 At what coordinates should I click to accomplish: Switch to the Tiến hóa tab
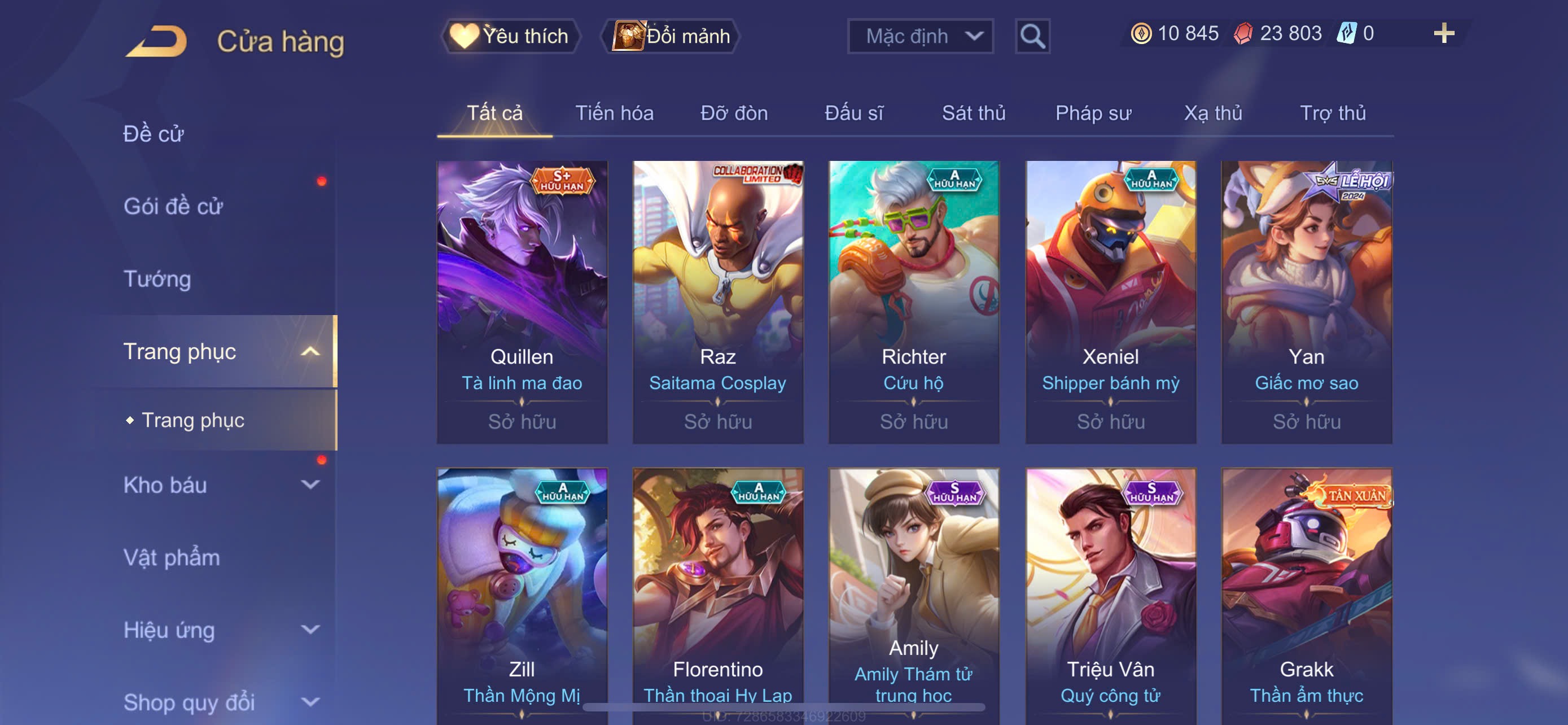pyautogui.click(x=614, y=113)
